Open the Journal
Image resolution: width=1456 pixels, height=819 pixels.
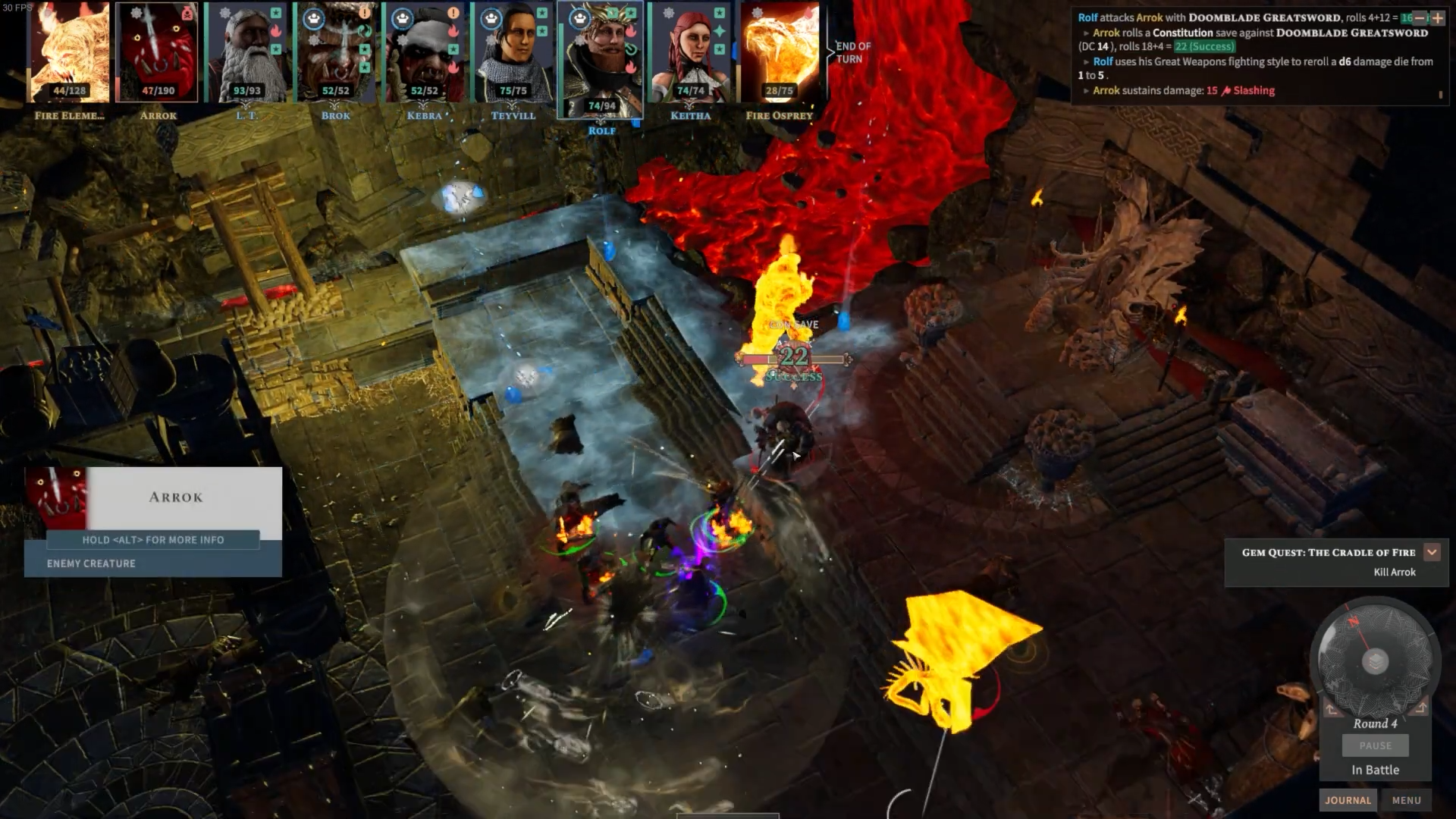(1348, 800)
